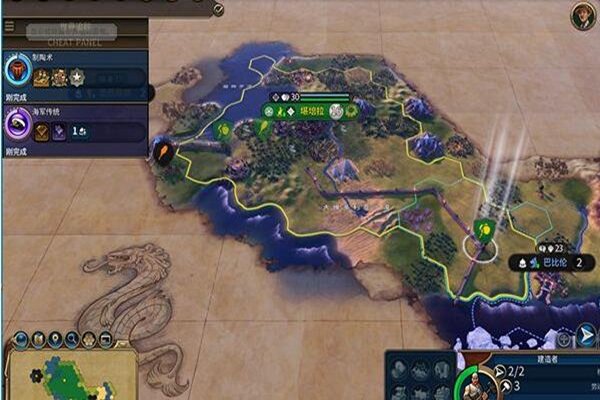Open the civics panel for 海军传统
Image resolution: width=600 pixels, height=400 pixels.
[x=19, y=127]
